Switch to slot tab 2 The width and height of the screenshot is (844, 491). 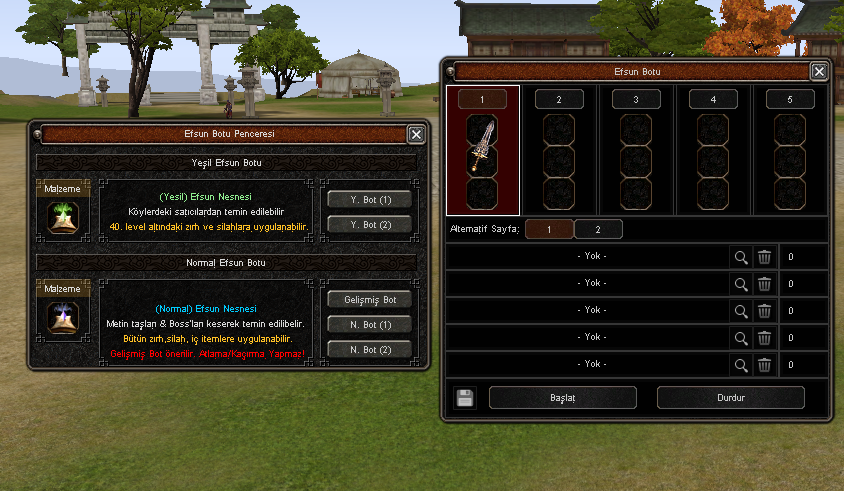click(559, 100)
